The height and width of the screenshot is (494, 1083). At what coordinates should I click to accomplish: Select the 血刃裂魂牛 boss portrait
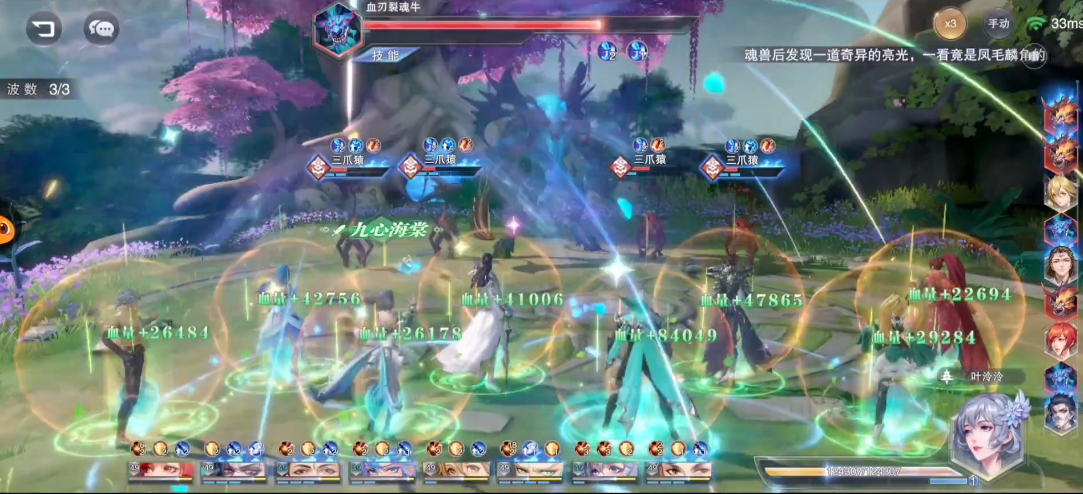[336, 31]
